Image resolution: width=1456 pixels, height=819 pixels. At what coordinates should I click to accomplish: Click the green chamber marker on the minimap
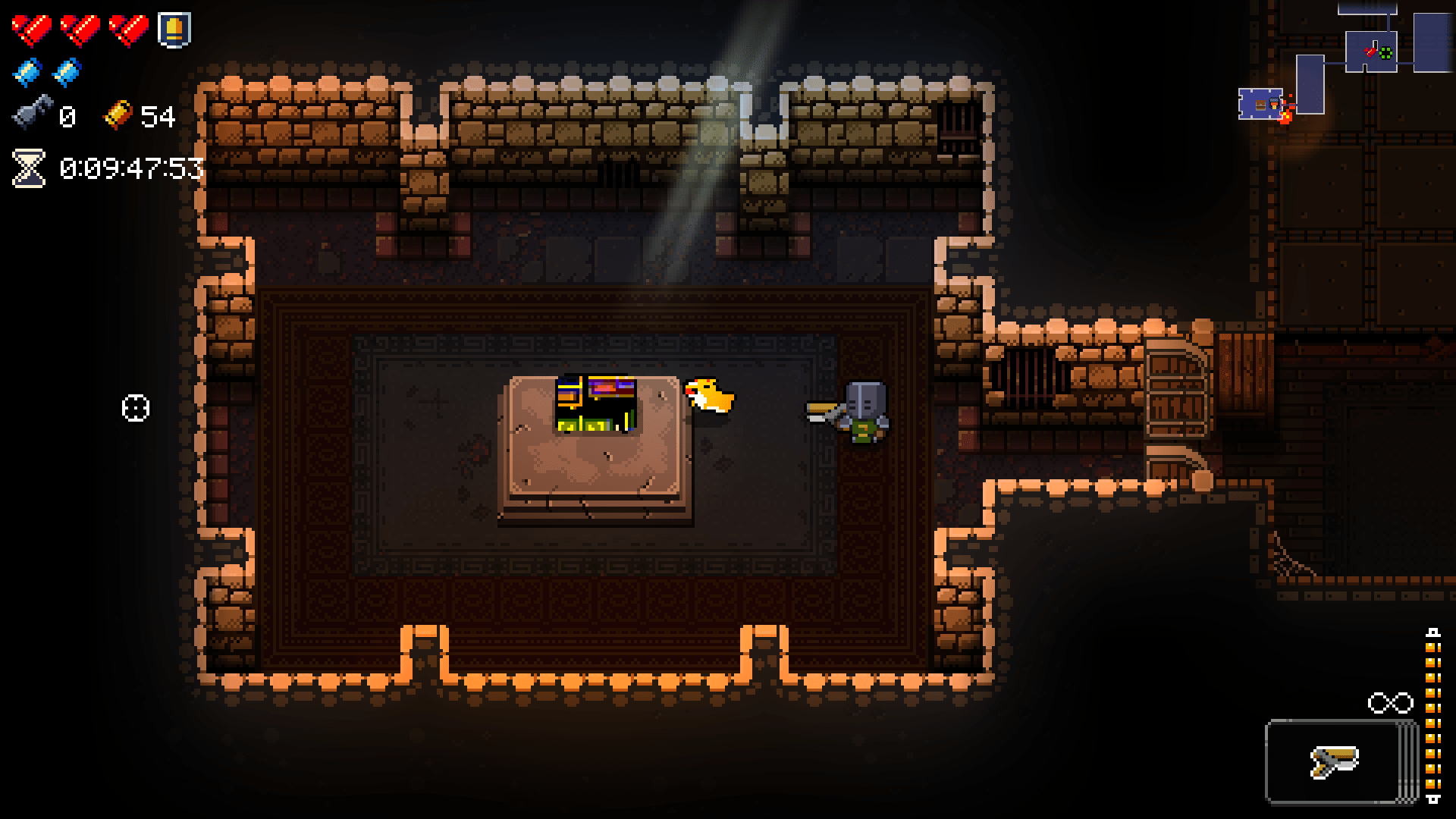point(1385,54)
